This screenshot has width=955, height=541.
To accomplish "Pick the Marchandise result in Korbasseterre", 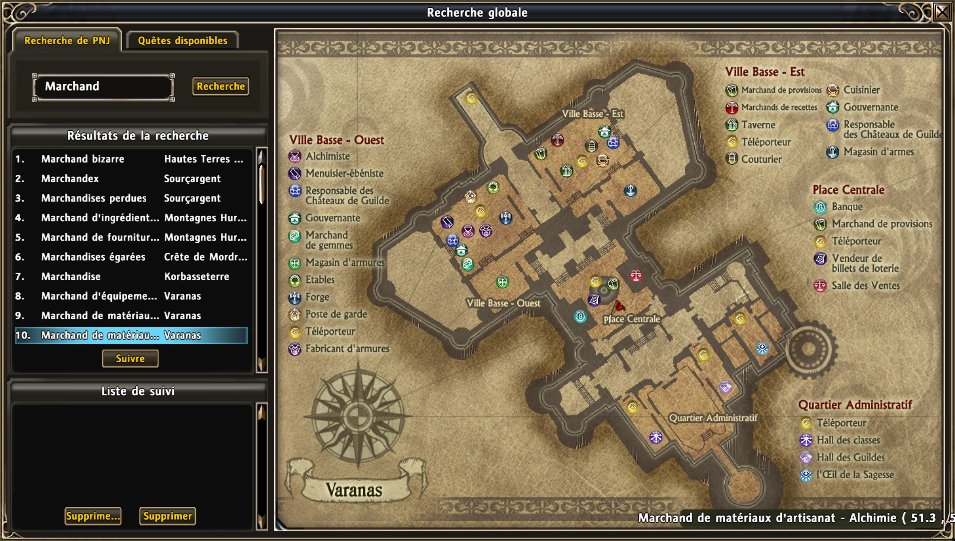I will [x=130, y=277].
